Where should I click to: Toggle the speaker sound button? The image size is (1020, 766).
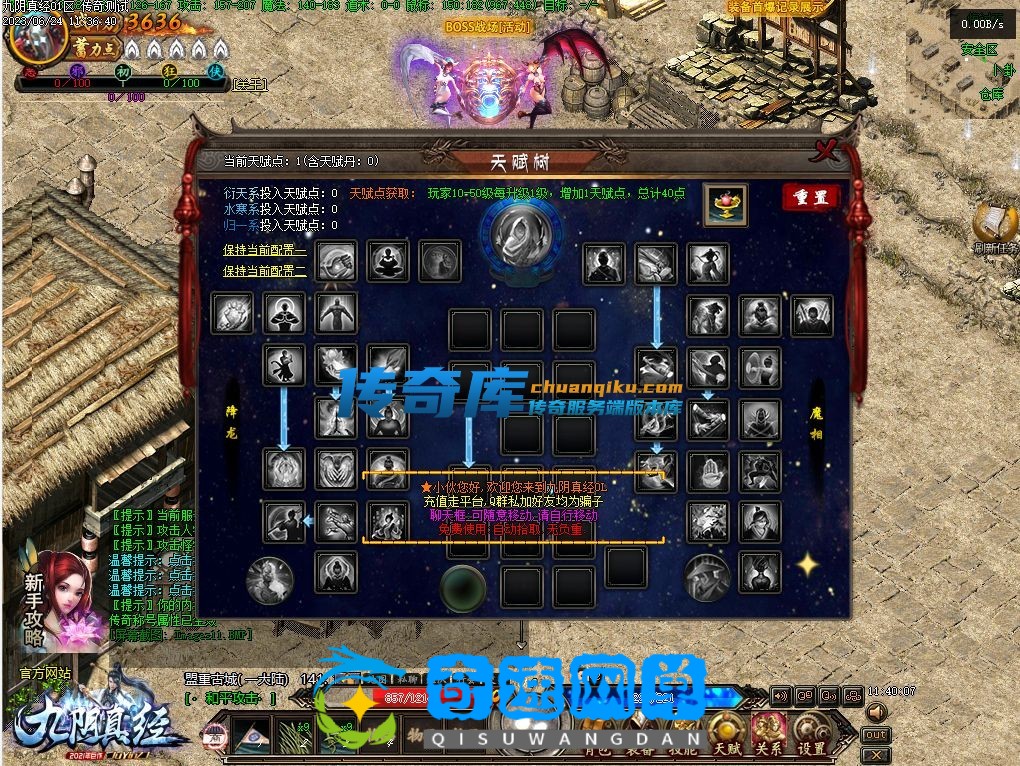(876, 712)
